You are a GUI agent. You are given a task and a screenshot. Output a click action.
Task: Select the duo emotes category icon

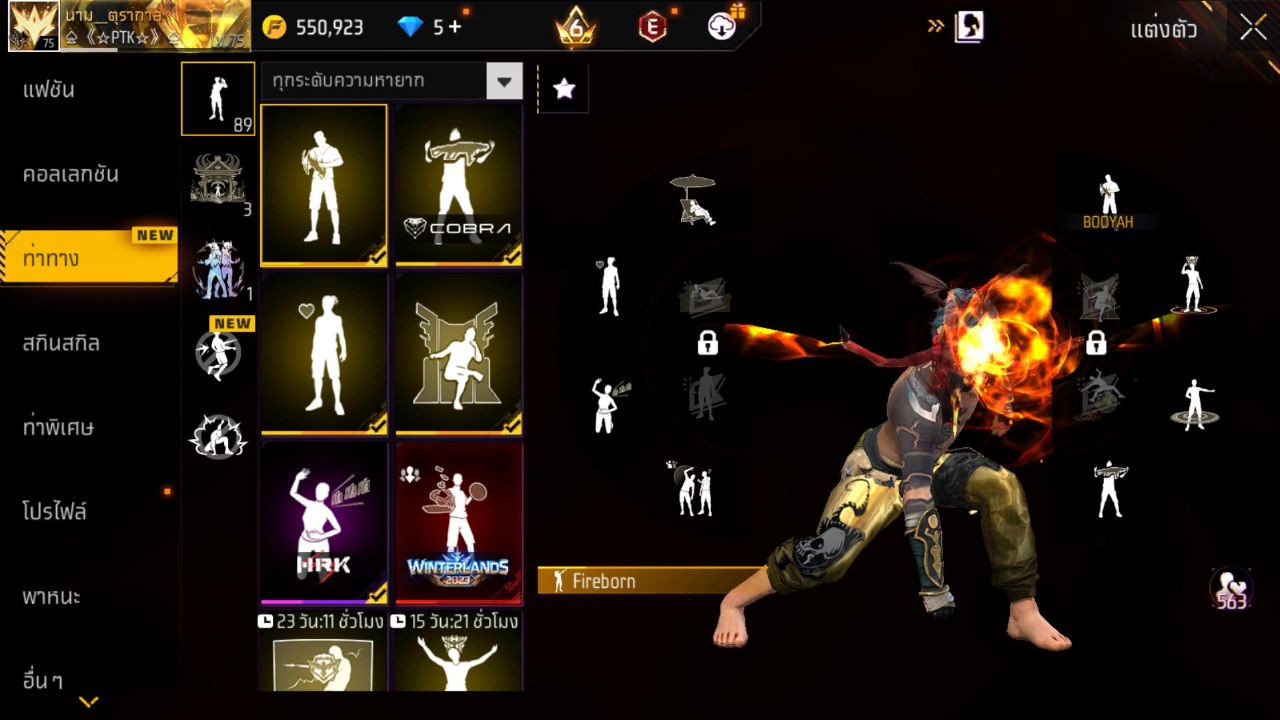pyautogui.click(x=218, y=268)
